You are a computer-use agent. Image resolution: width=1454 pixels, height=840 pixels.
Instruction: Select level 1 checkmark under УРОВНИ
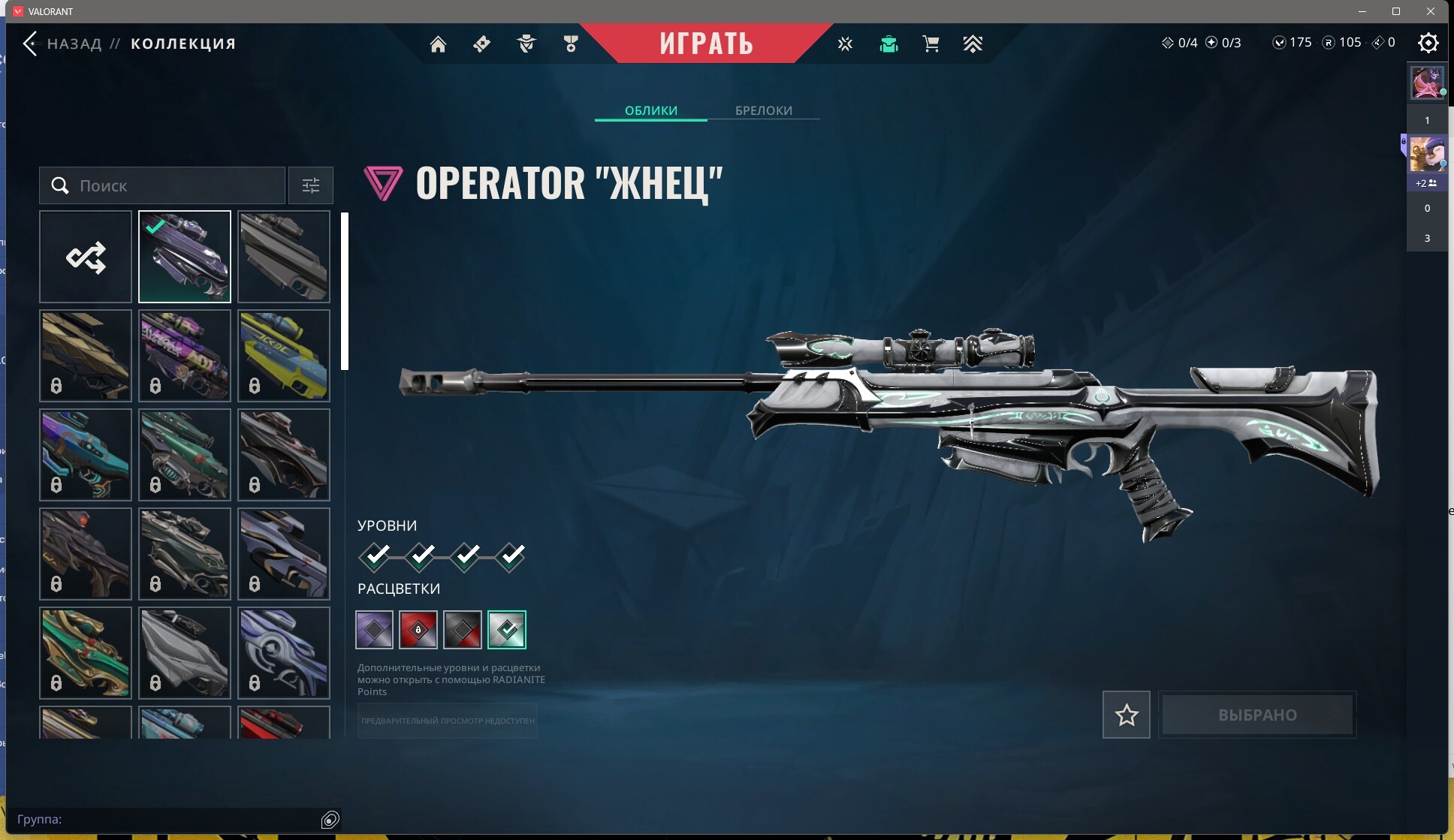(x=376, y=556)
